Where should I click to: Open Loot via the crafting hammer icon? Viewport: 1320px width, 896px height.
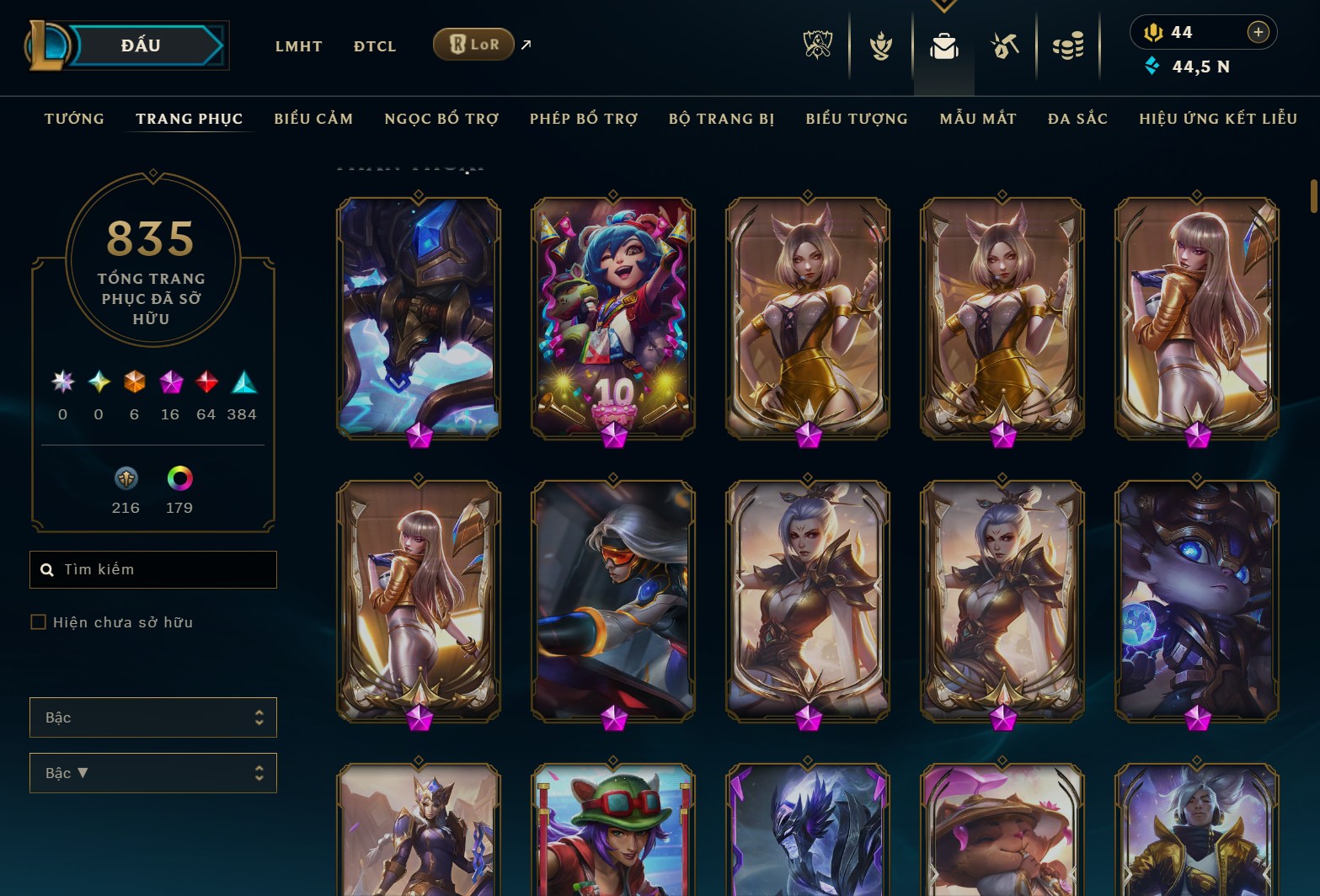pyautogui.click(x=1004, y=46)
